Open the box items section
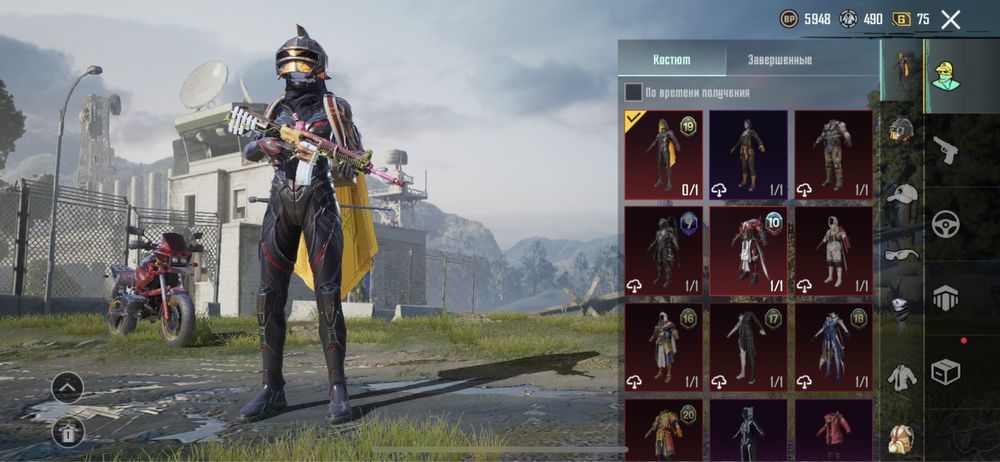This screenshot has height=462, width=1000. (x=946, y=371)
